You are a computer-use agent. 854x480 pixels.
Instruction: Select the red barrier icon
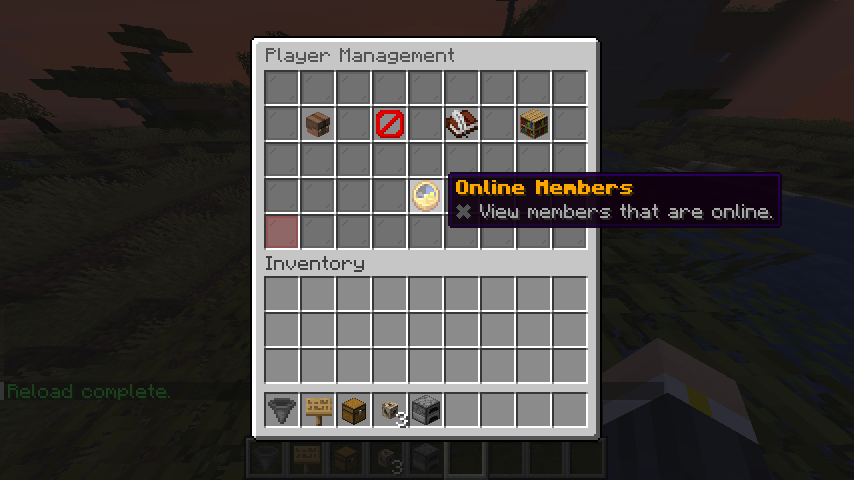pos(389,124)
